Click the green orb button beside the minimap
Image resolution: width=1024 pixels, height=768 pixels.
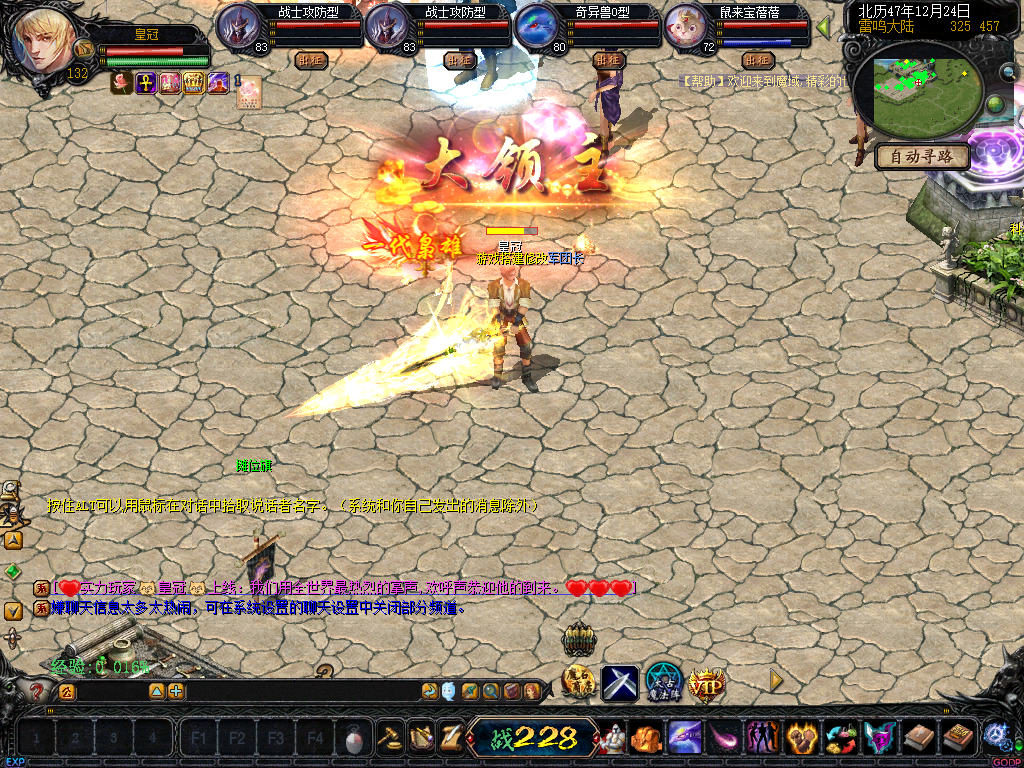(995, 104)
